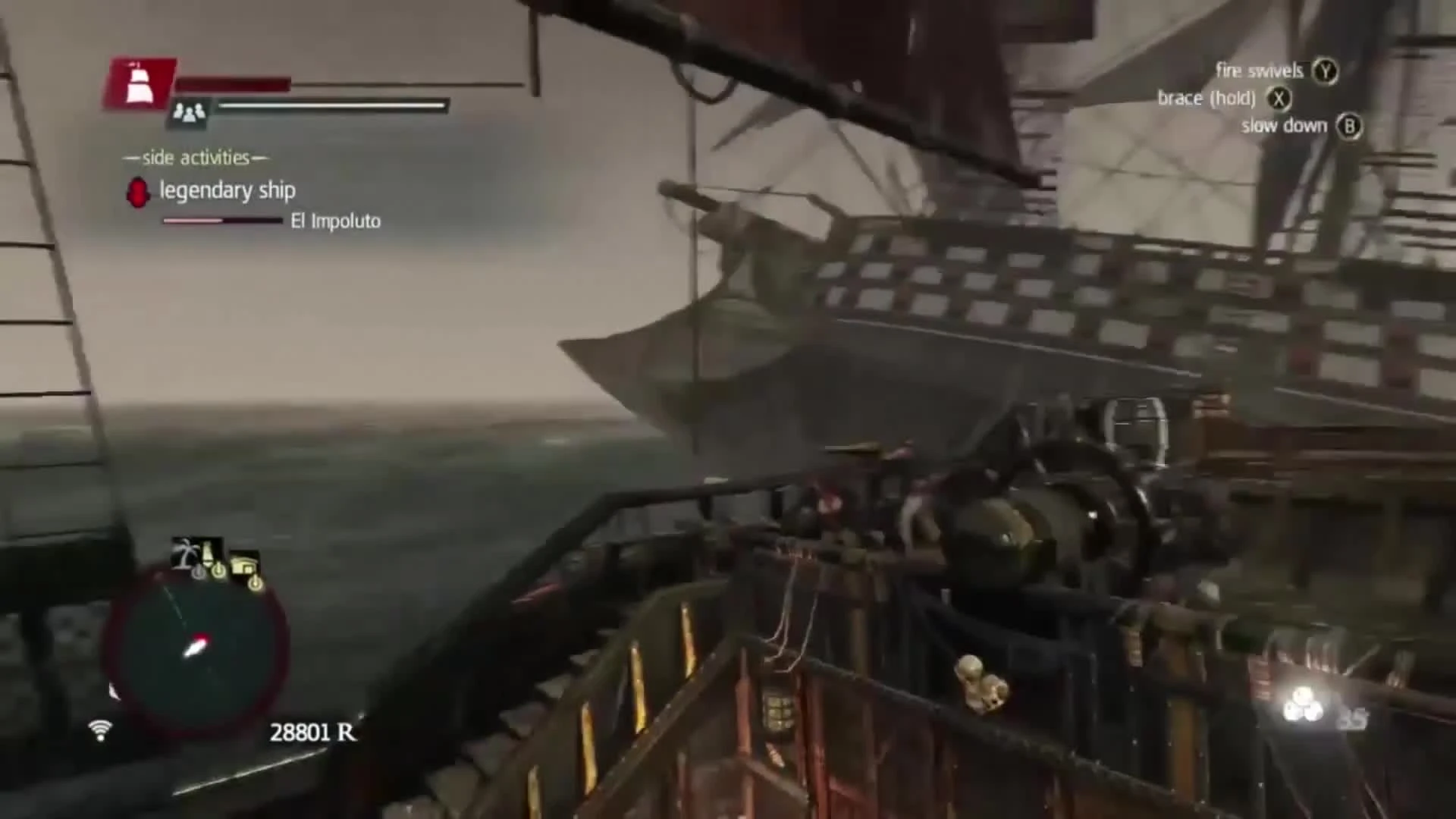Click El Impoluto's health progress bar
This screenshot has width=1456, height=819.
tap(222, 221)
